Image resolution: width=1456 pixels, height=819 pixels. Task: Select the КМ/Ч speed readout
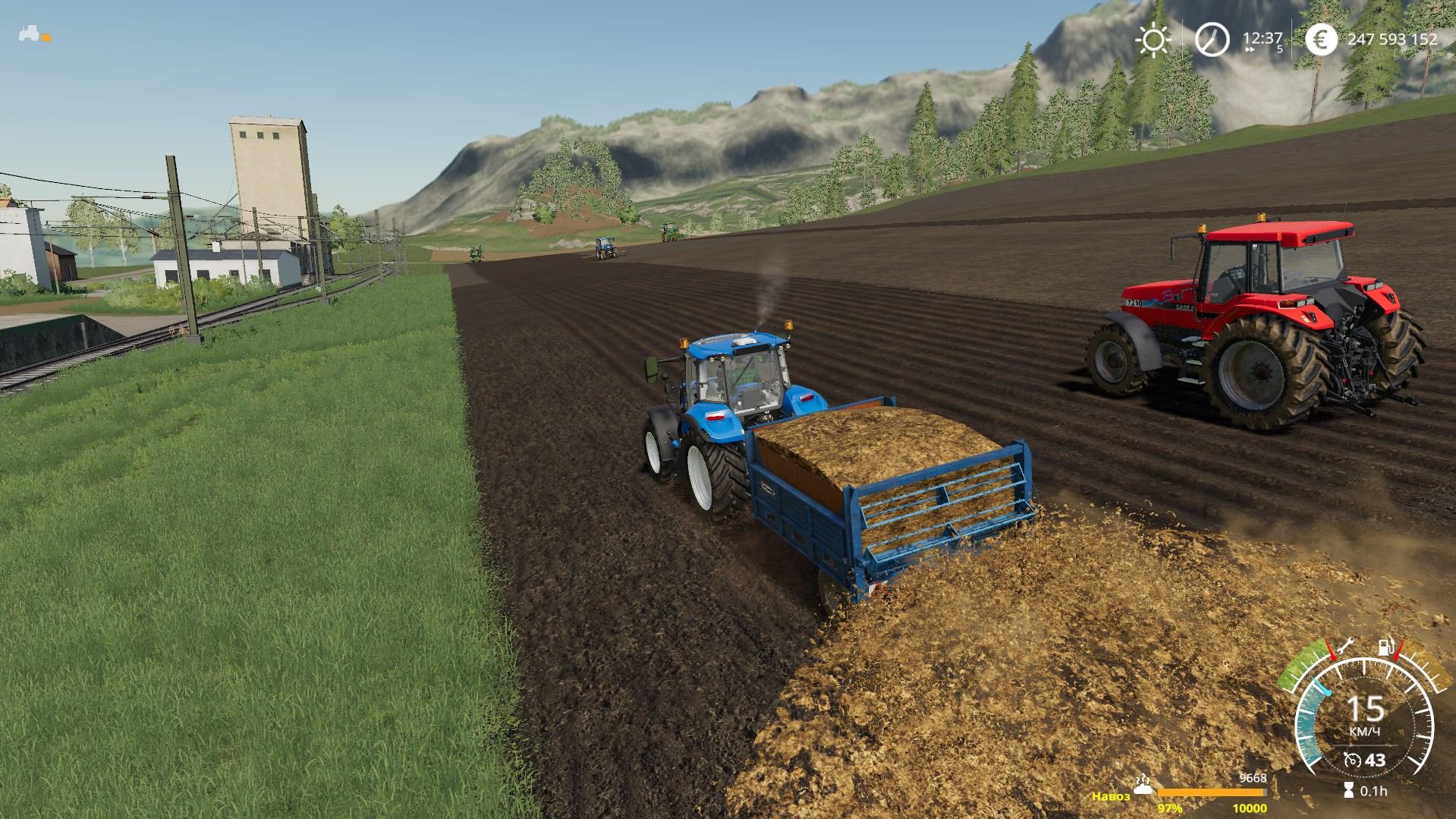point(1366,730)
